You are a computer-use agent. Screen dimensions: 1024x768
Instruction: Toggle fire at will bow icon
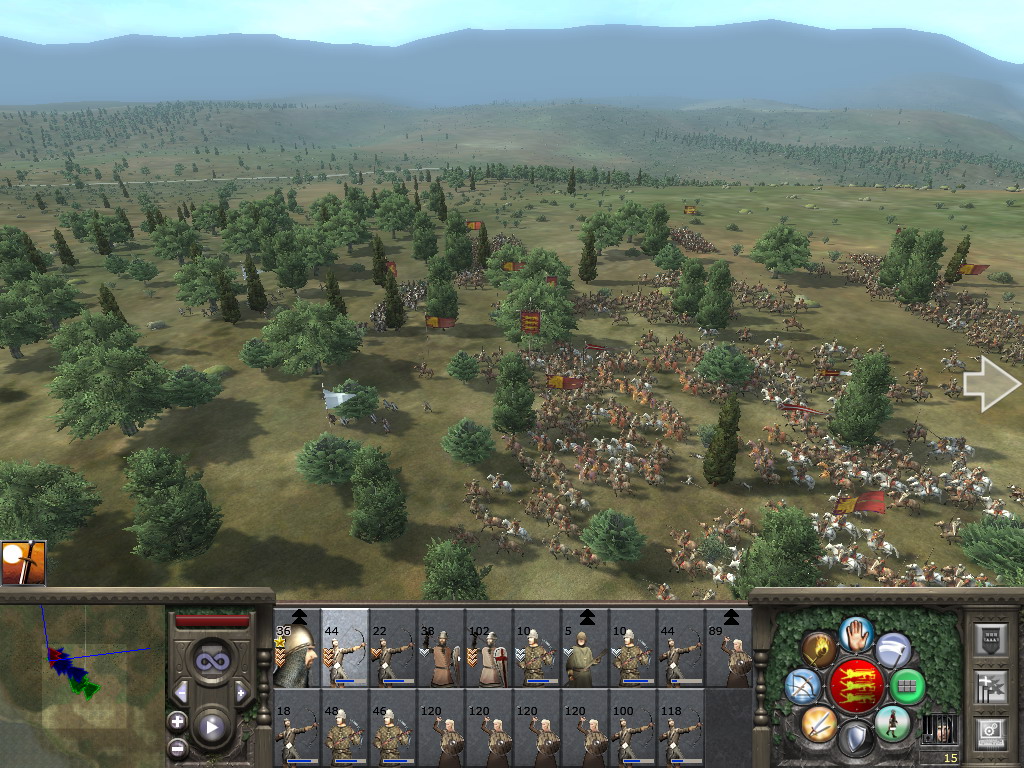click(803, 686)
